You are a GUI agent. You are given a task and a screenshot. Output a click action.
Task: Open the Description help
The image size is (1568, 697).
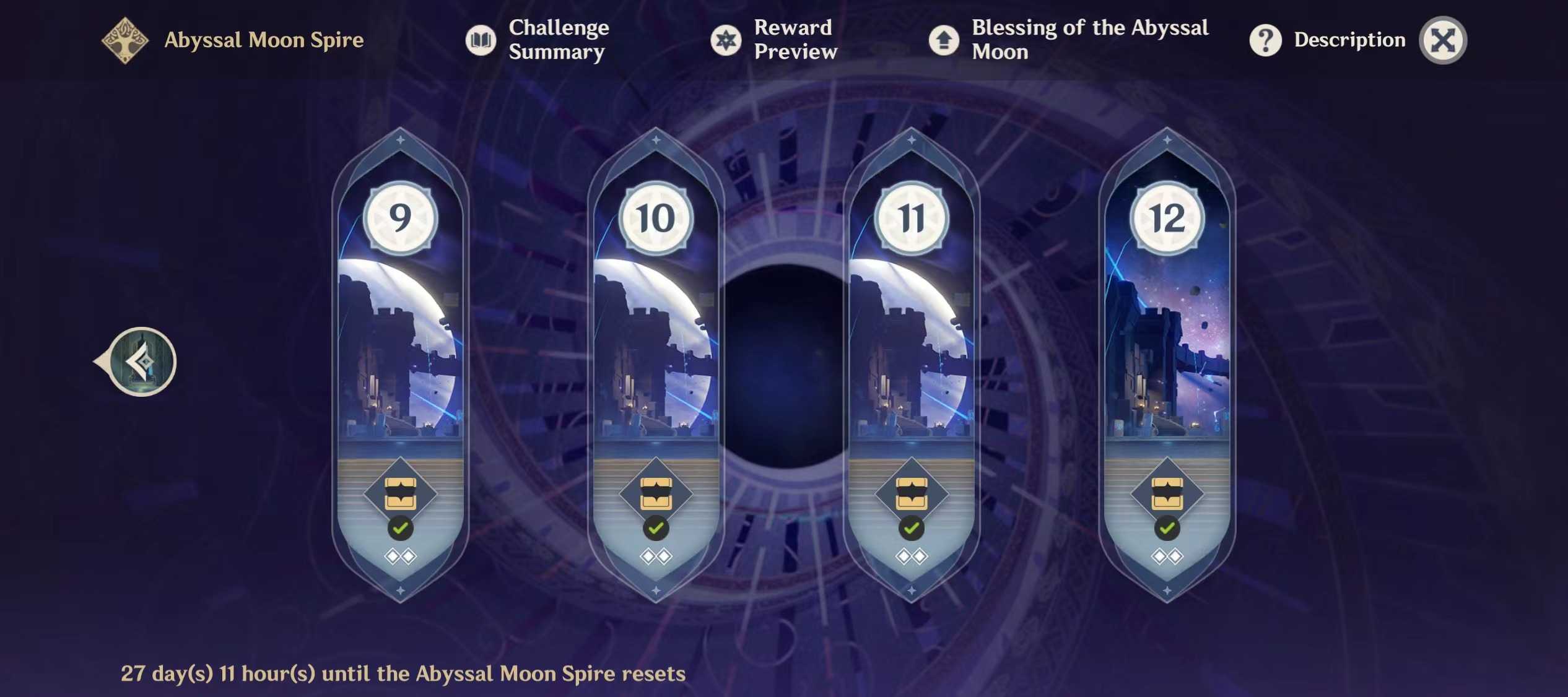(1328, 40)
